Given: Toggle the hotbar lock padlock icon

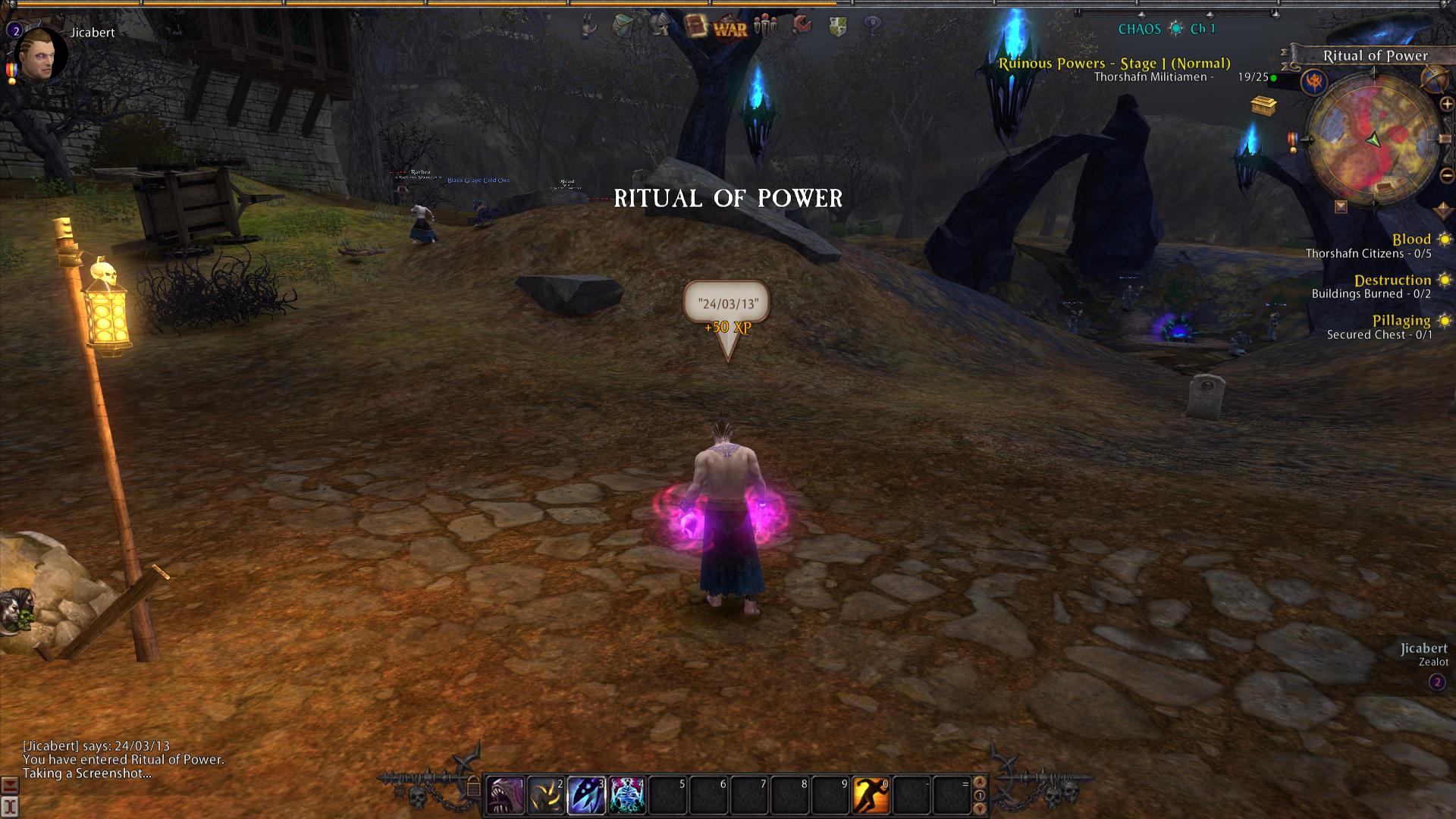Looking at the screenshot, I should pyautogui.click(x=473, y=789).
